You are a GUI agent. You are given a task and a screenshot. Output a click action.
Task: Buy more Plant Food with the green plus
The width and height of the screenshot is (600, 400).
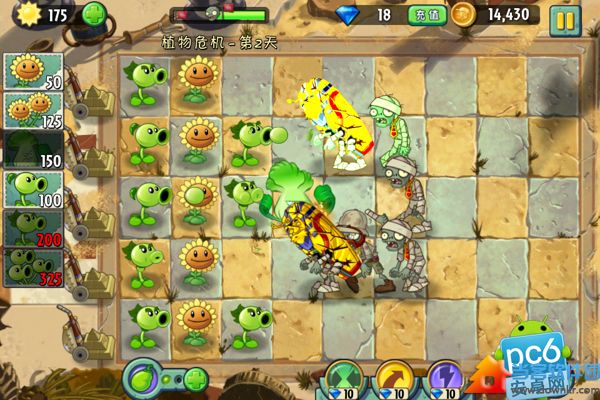pyautogui.click(x=195, y=380)
